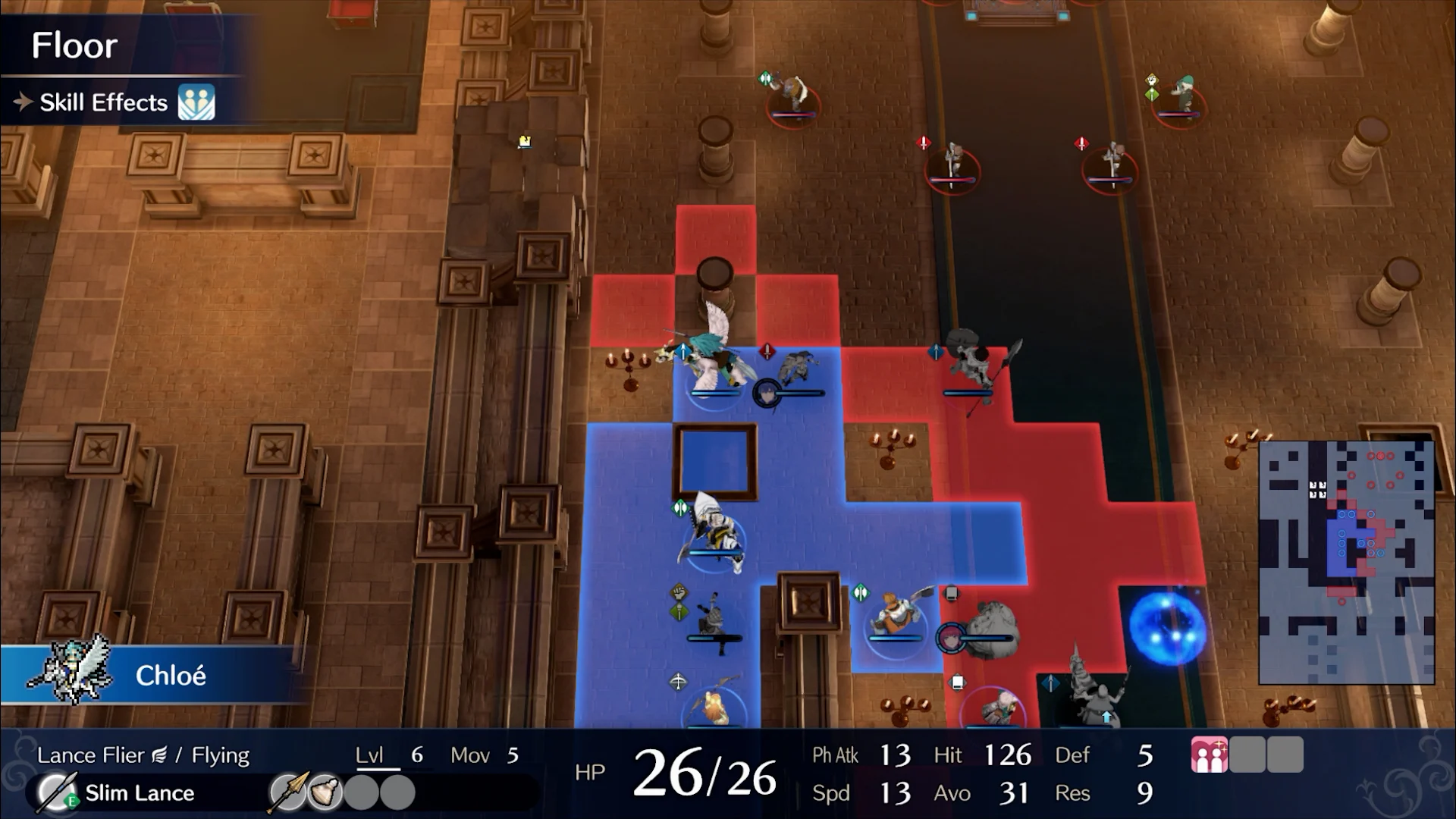Image resolution: width=1456 pixels, height=819 pixels.
Task: Inspect the pink personal skill icon
Action: [1209, 756]
